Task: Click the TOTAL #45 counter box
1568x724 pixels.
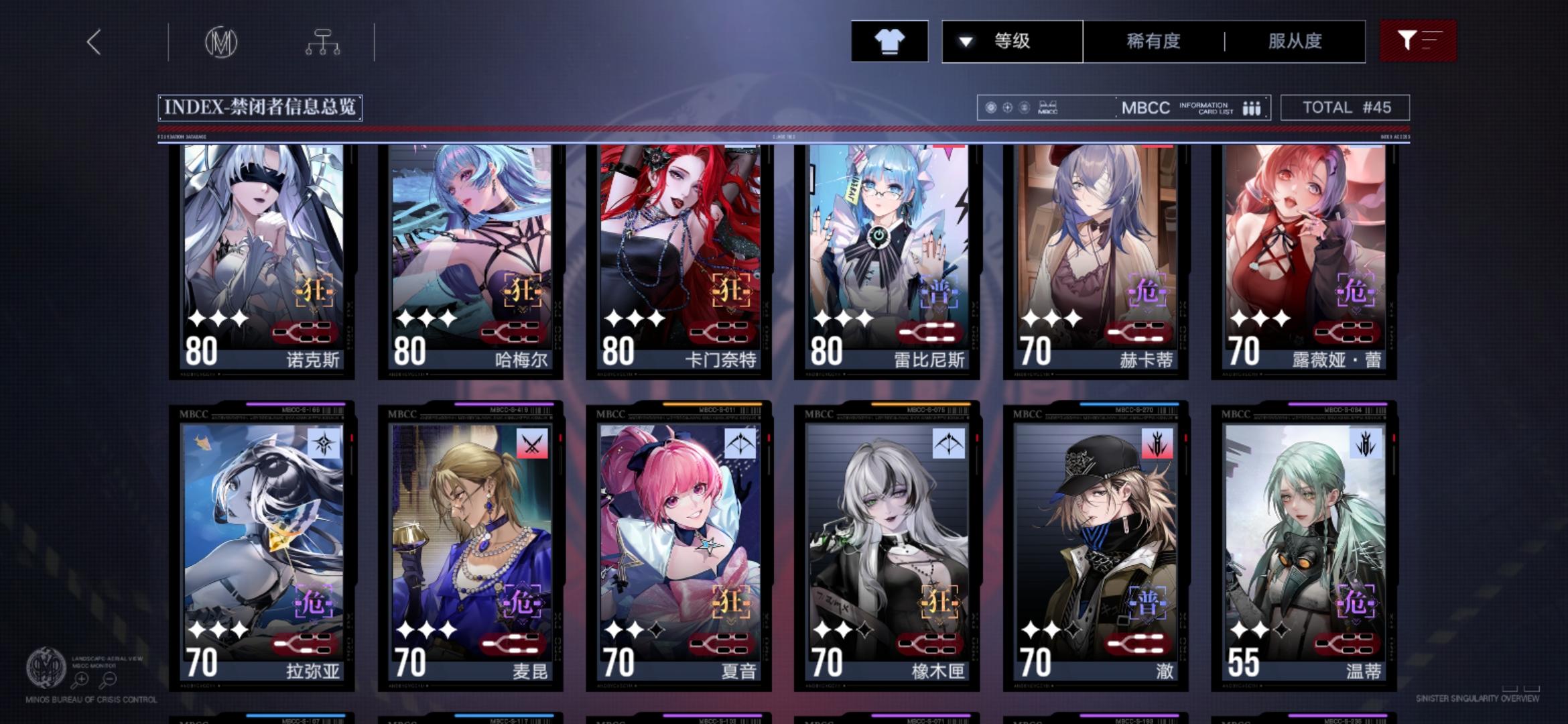Action: click(1345, 107)
